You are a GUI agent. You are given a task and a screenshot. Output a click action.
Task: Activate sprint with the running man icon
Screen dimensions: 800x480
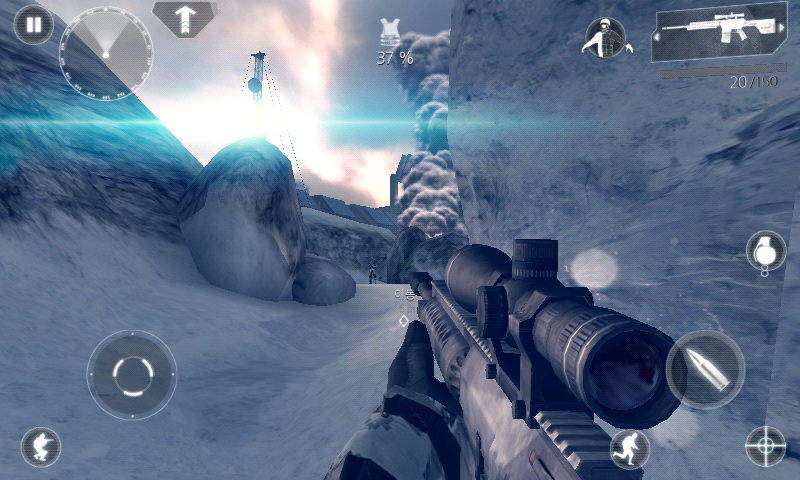[630, 449]
